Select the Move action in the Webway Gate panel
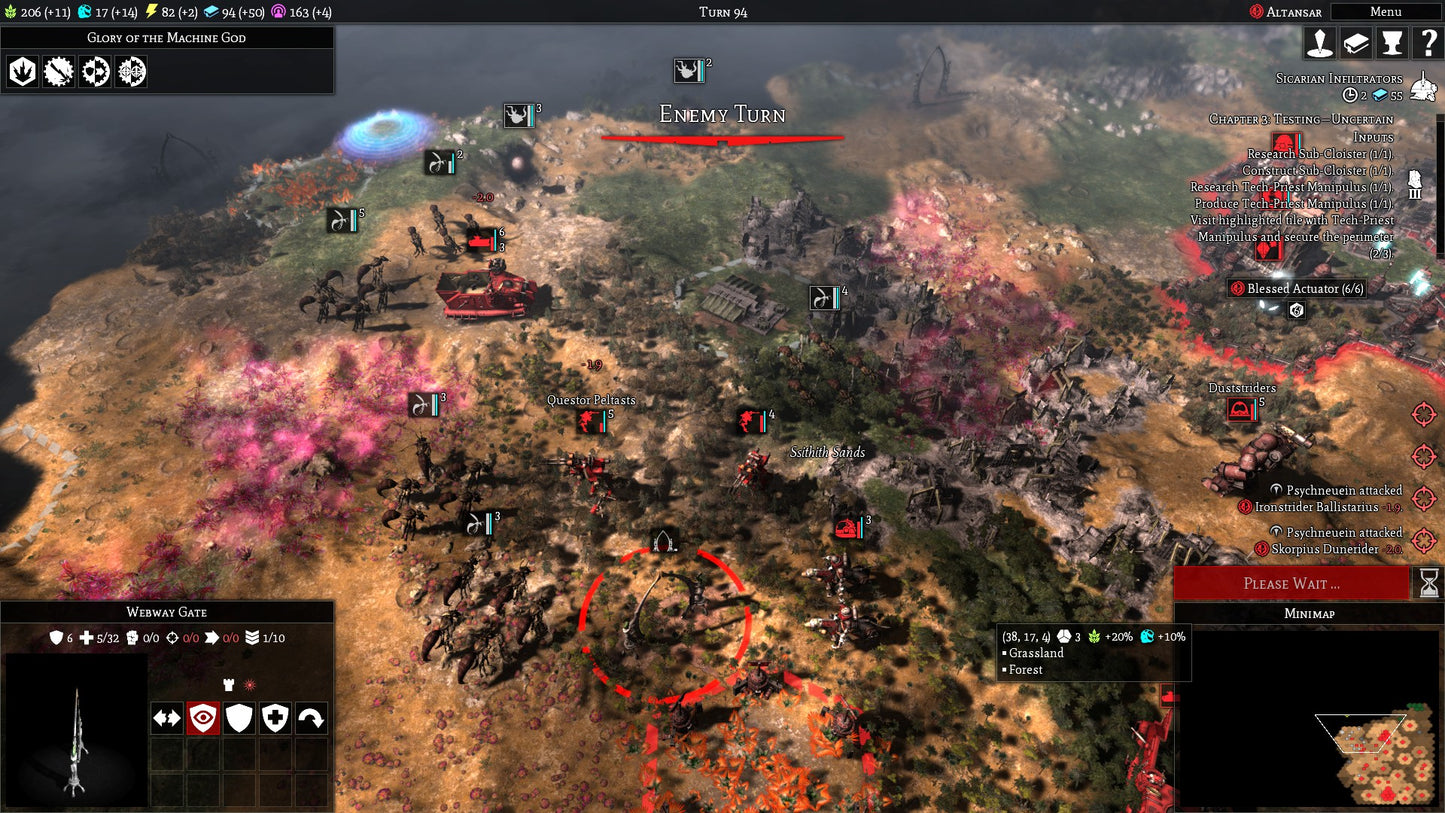Screen dimensions: 1445x813 [166, 718]
